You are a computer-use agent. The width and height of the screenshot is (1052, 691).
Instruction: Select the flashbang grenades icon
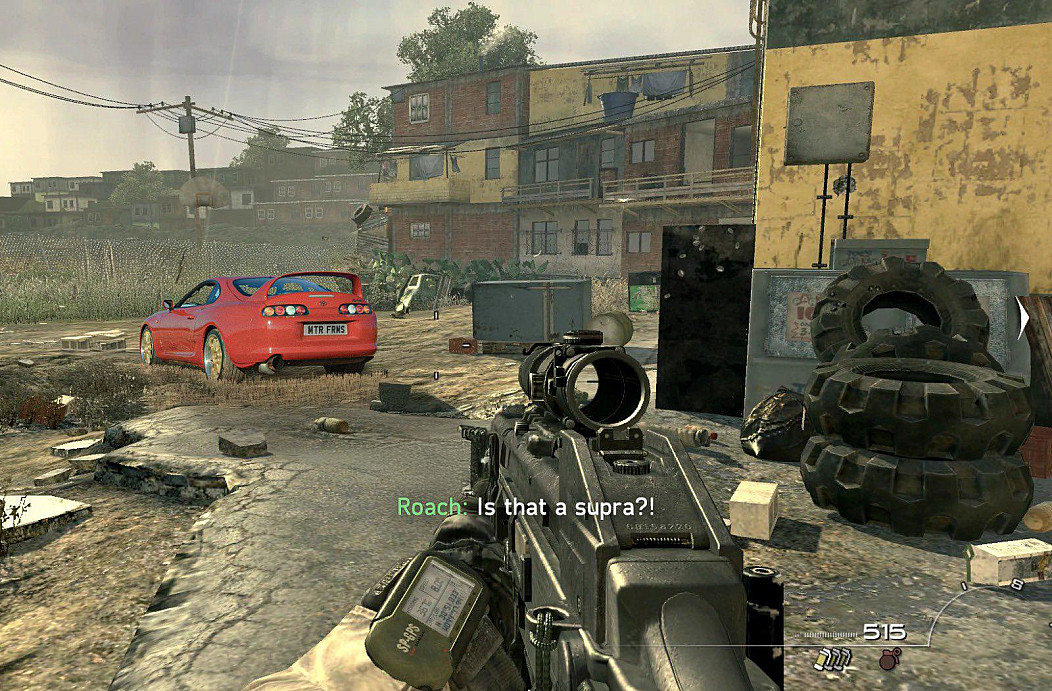(x=835, y=659)
